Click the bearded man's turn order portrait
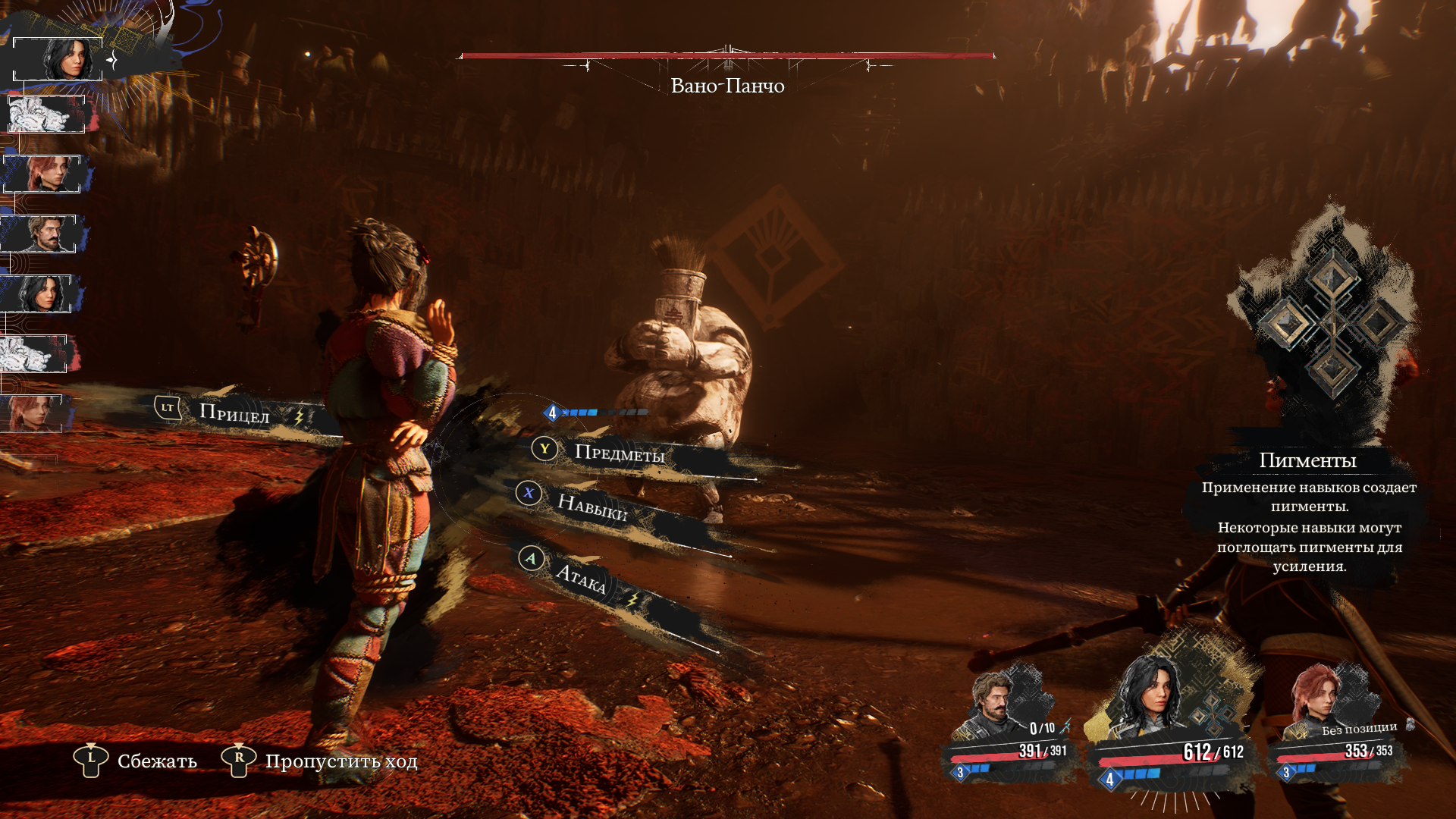The width and height of the screenshot is (1456, 819). [42, 234]
